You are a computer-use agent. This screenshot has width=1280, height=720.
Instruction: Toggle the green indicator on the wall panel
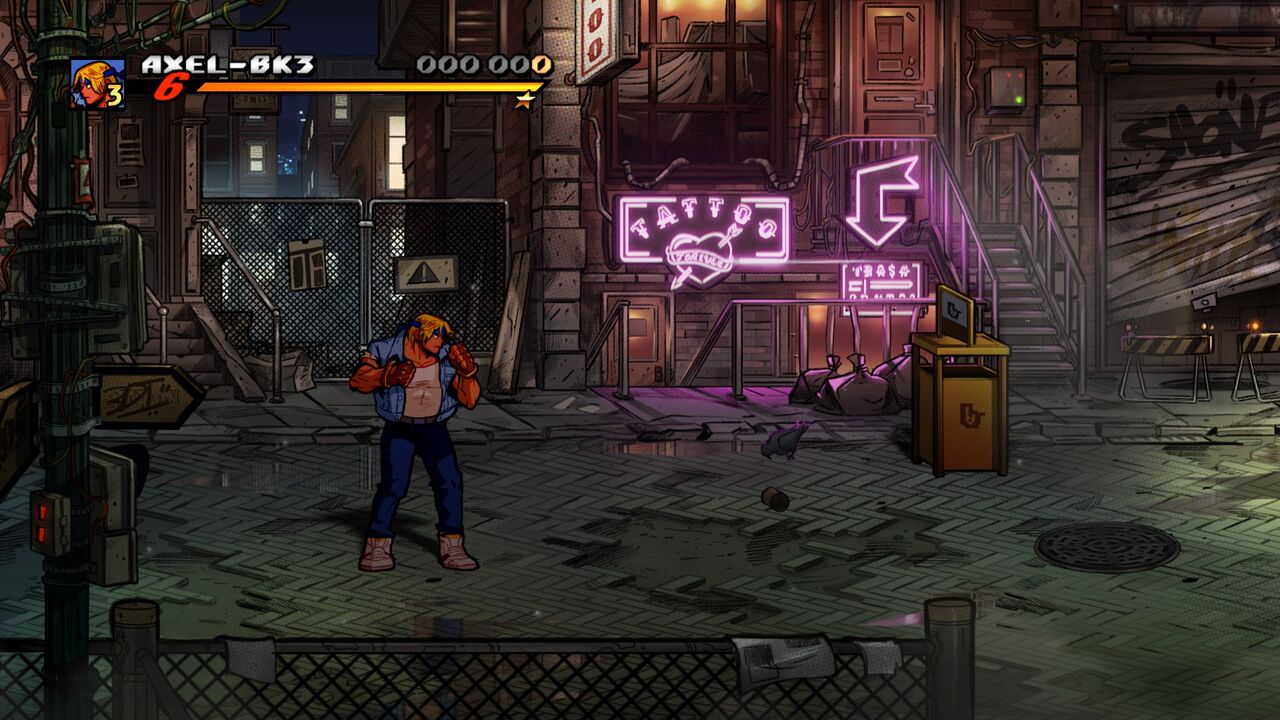tap(1019, 99)
